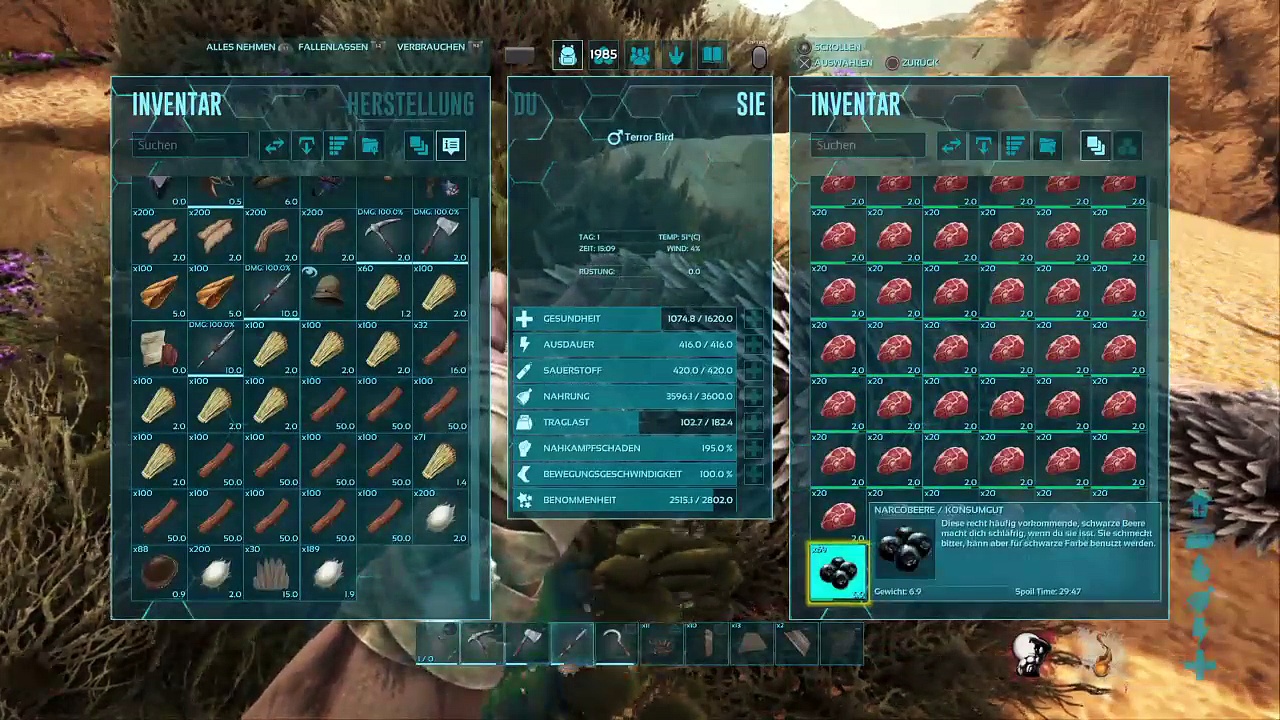
Task: Open the dino footprint icon
Action: (676, 56)
